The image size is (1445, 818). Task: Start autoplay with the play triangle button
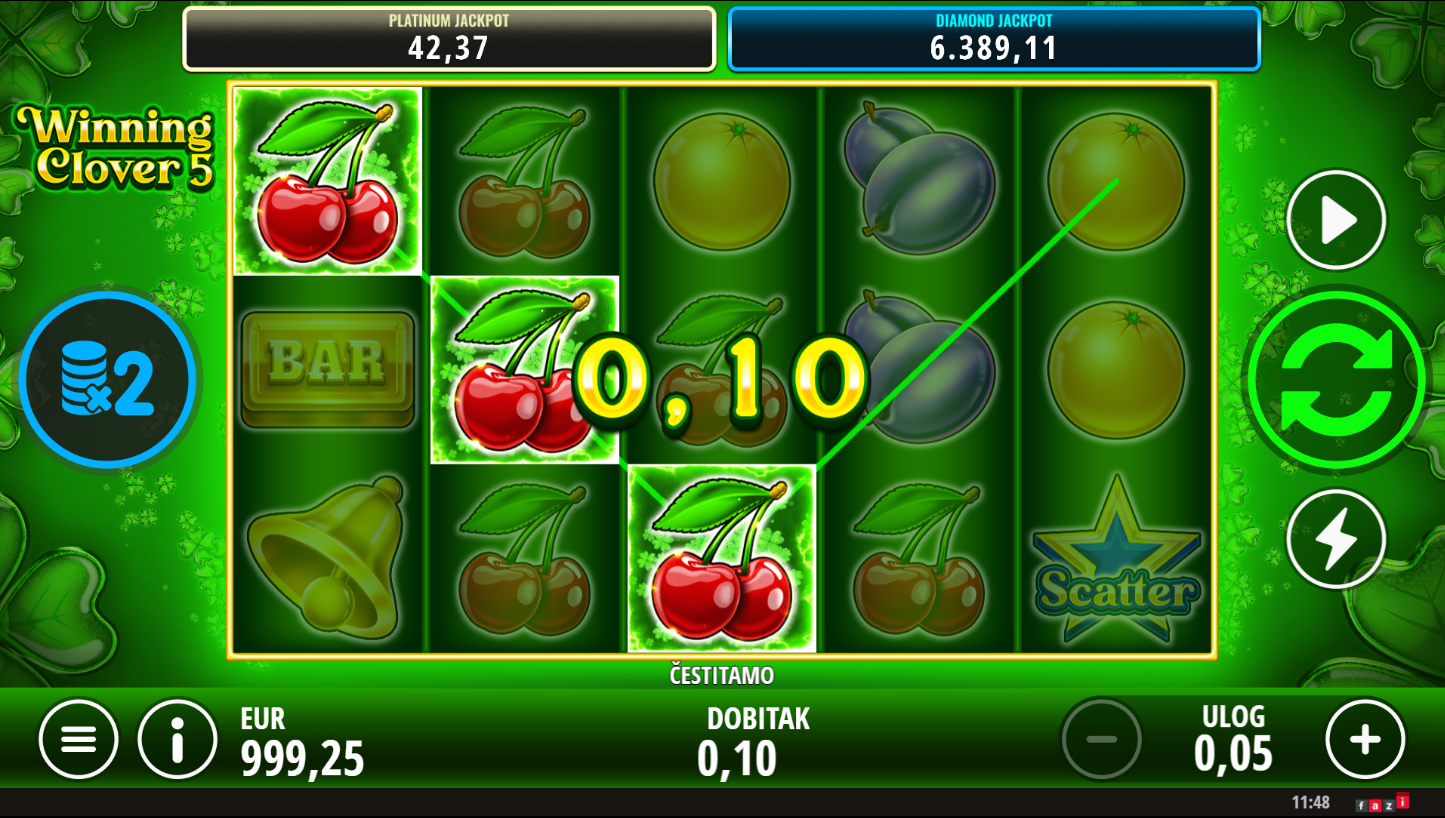tap(1336, 220)
